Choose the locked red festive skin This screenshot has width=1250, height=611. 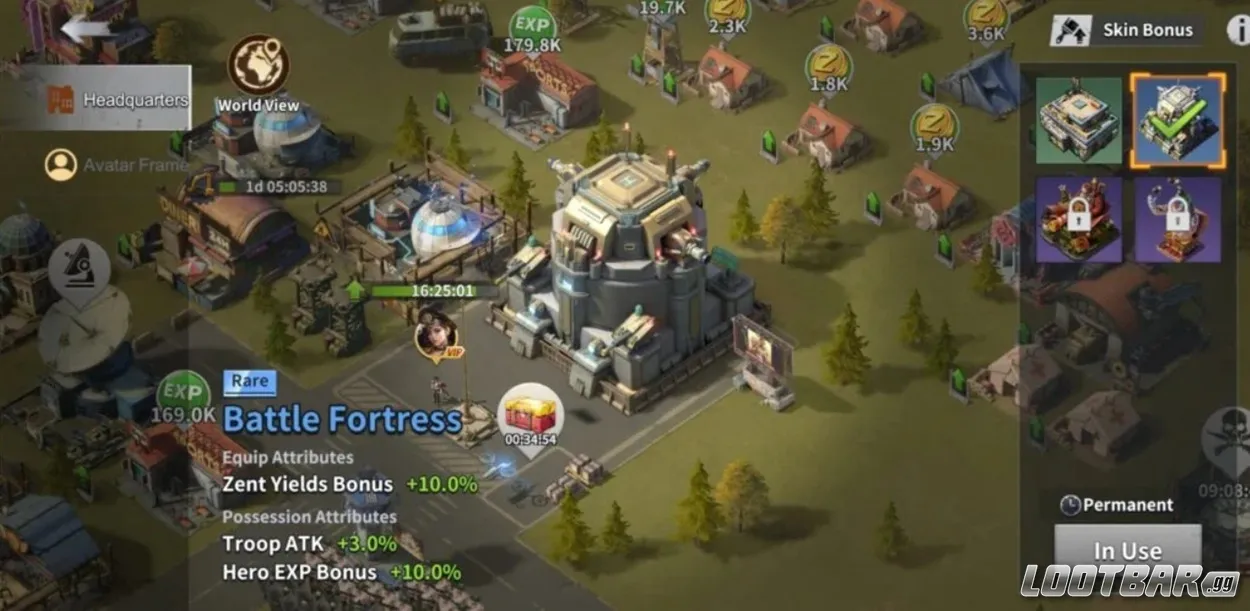1079,219
